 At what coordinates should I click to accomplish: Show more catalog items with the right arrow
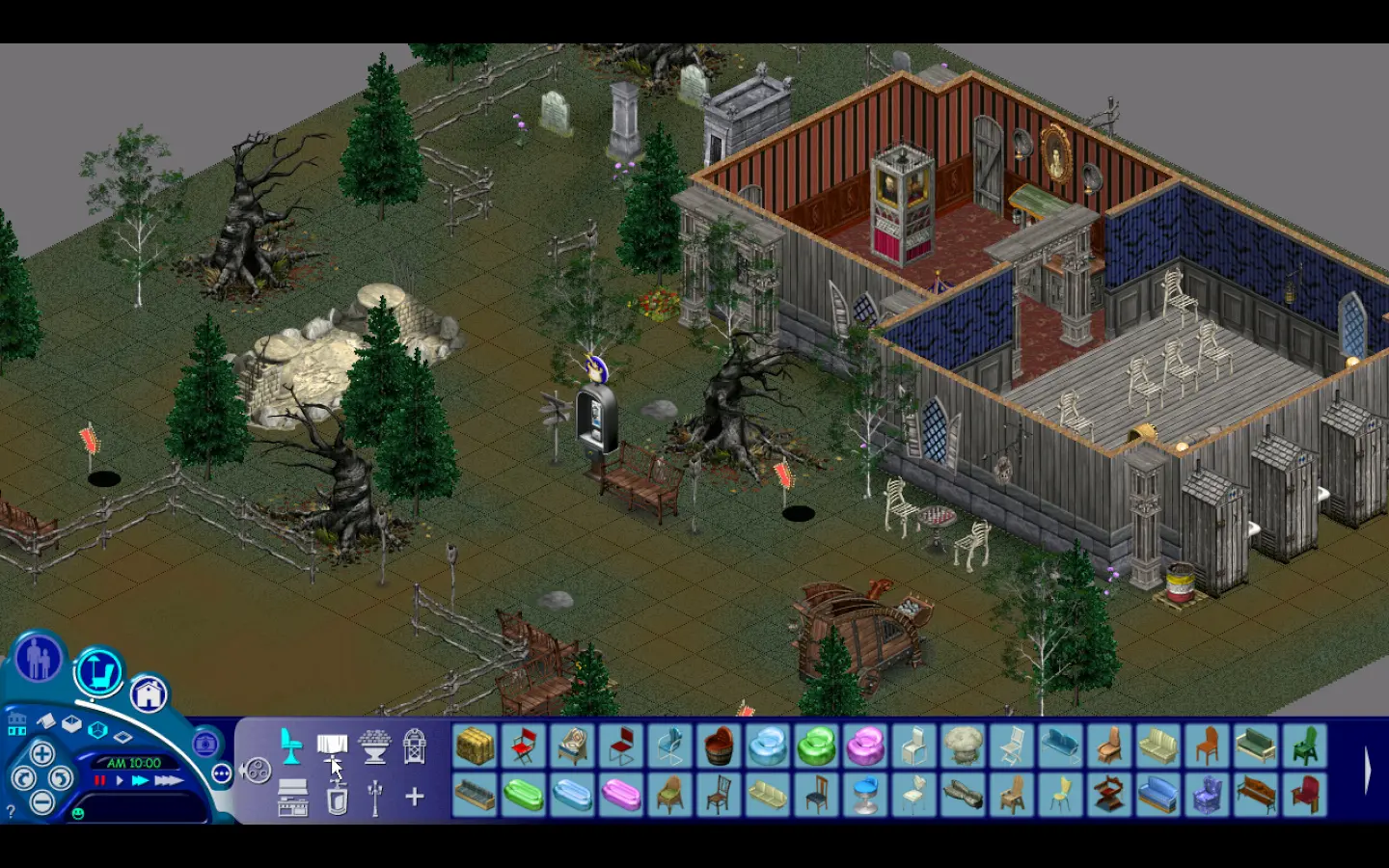(1367, 771)
